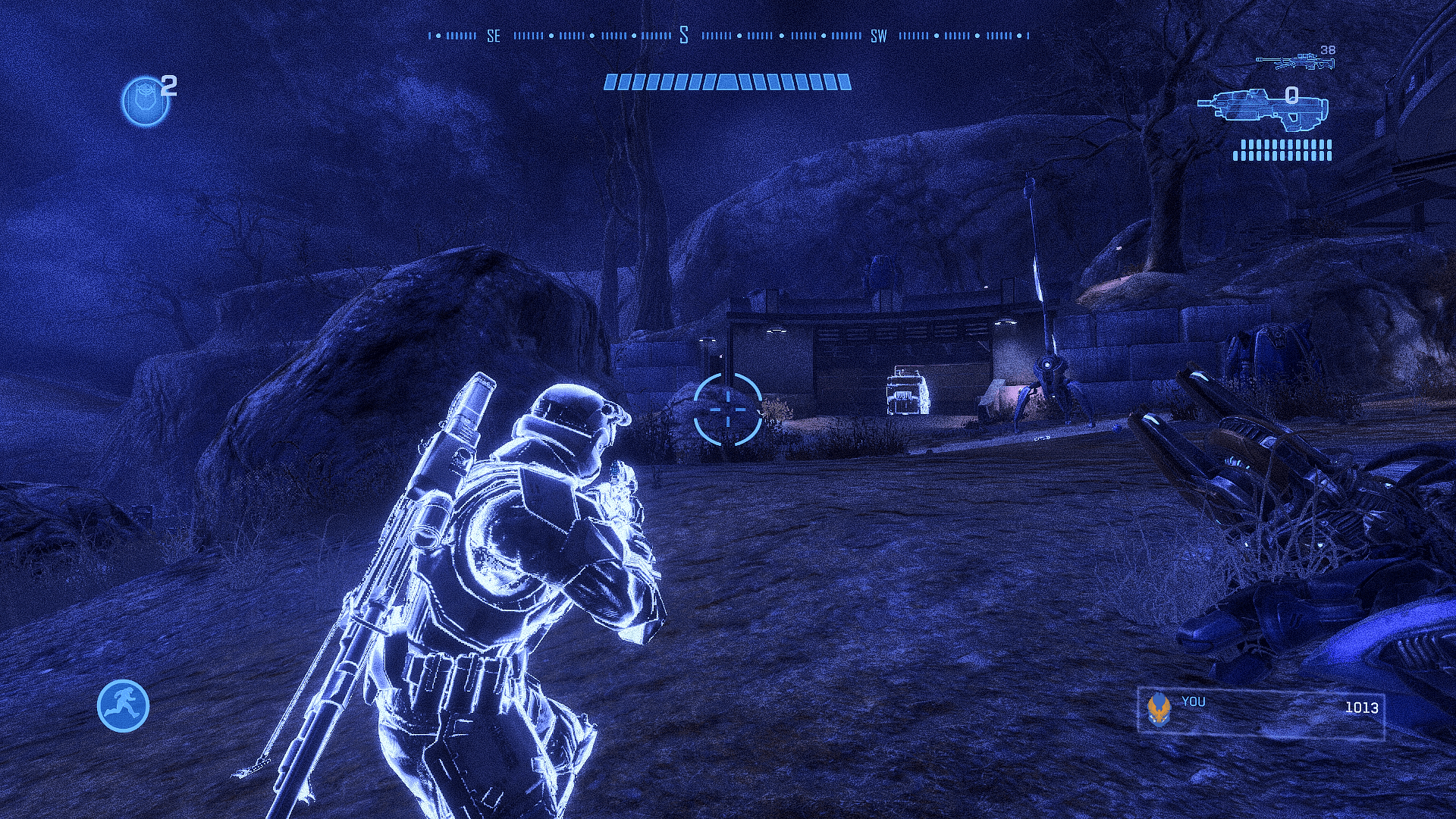This screenshot has height=819, width=1456.
Task: Click the S south marker on the compass
Action: point(685,33)
